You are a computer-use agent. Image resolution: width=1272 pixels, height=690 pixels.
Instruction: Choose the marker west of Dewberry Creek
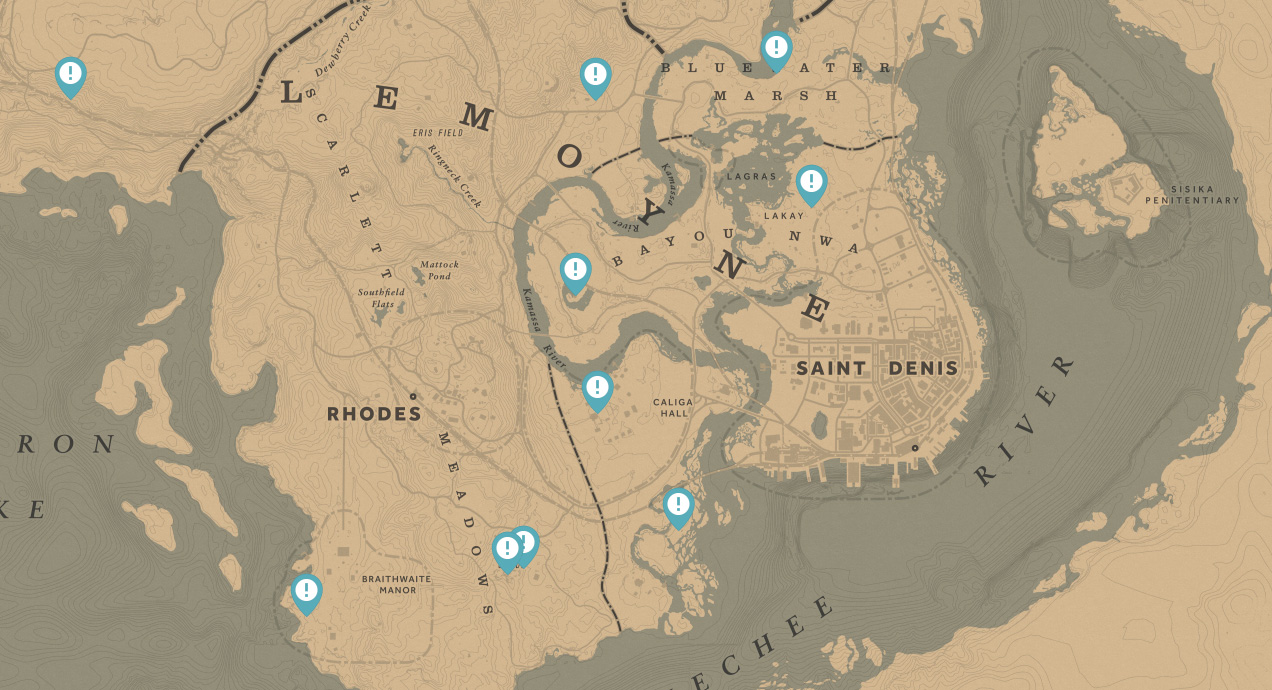[70, 75]
